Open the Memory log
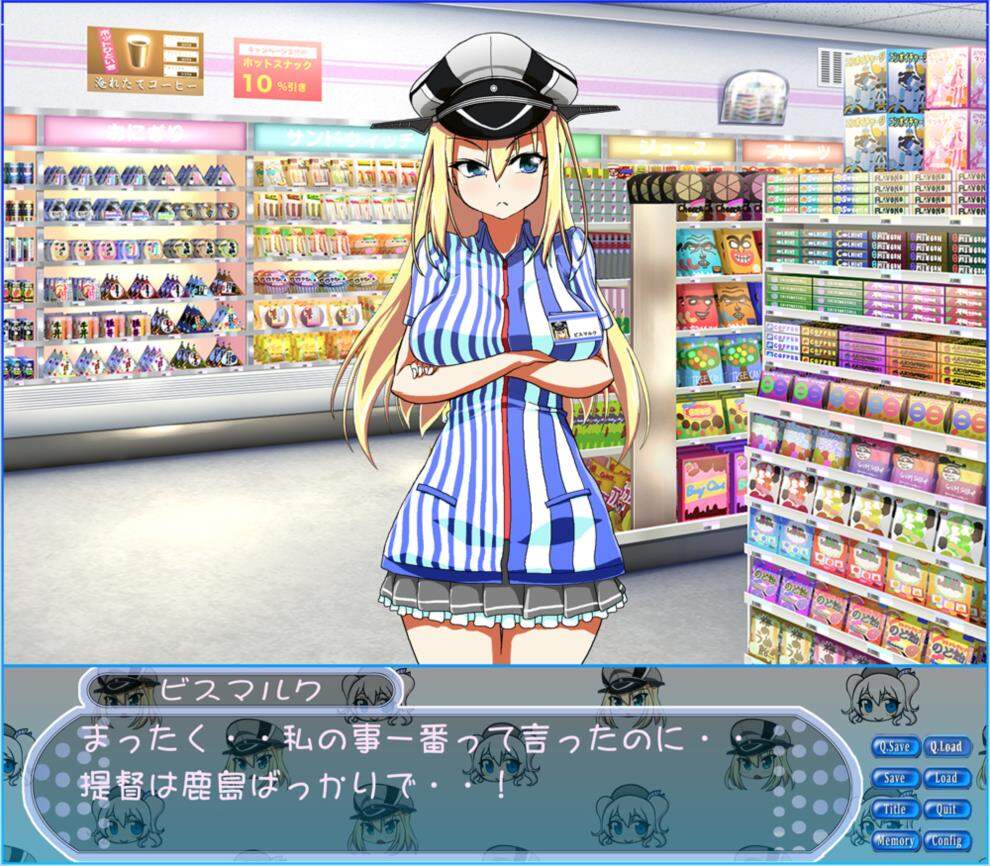This screenshot has width=990, height=866. coord(895,841)
